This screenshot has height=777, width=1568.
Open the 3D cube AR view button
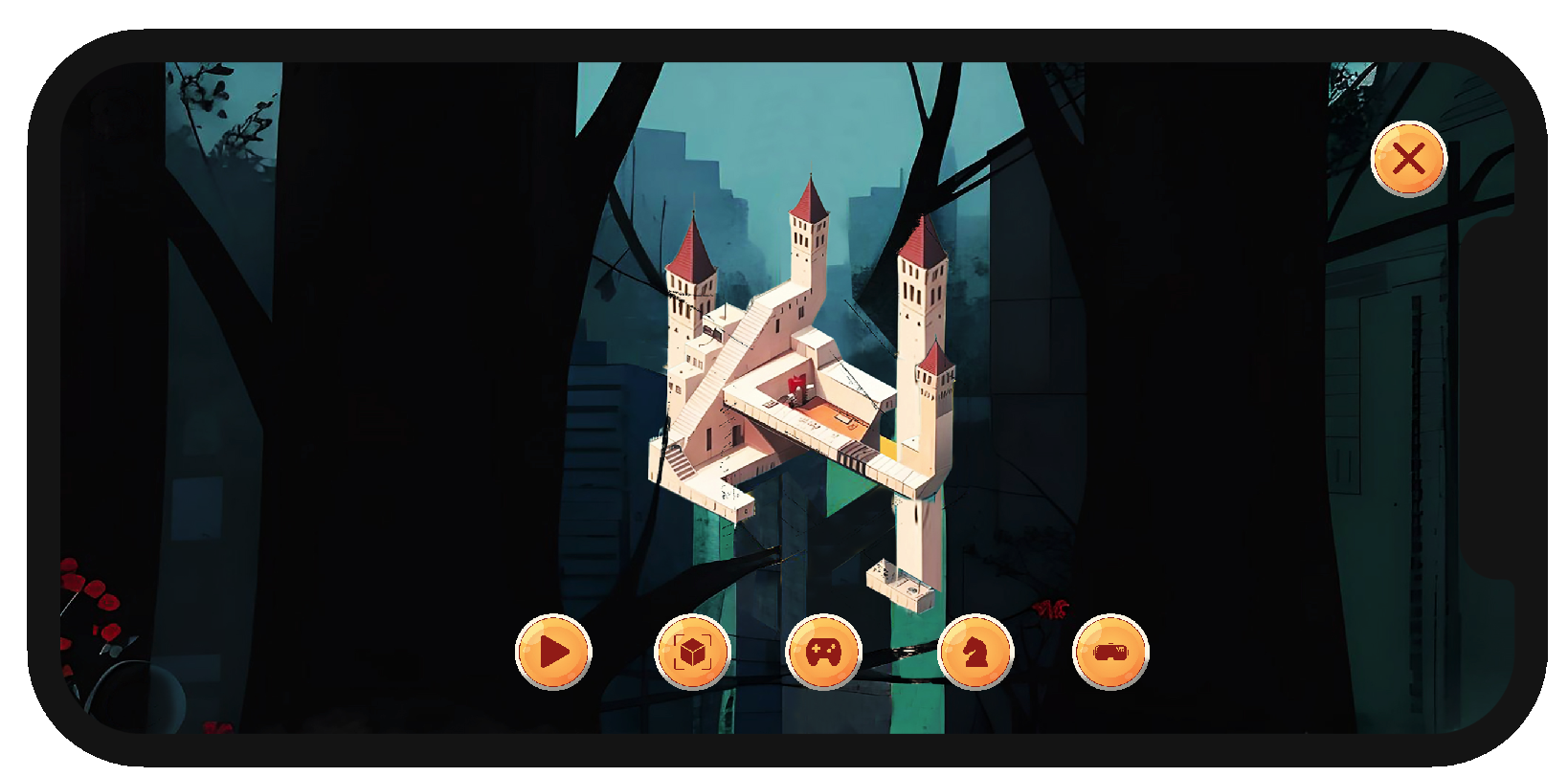coord(691,652)
